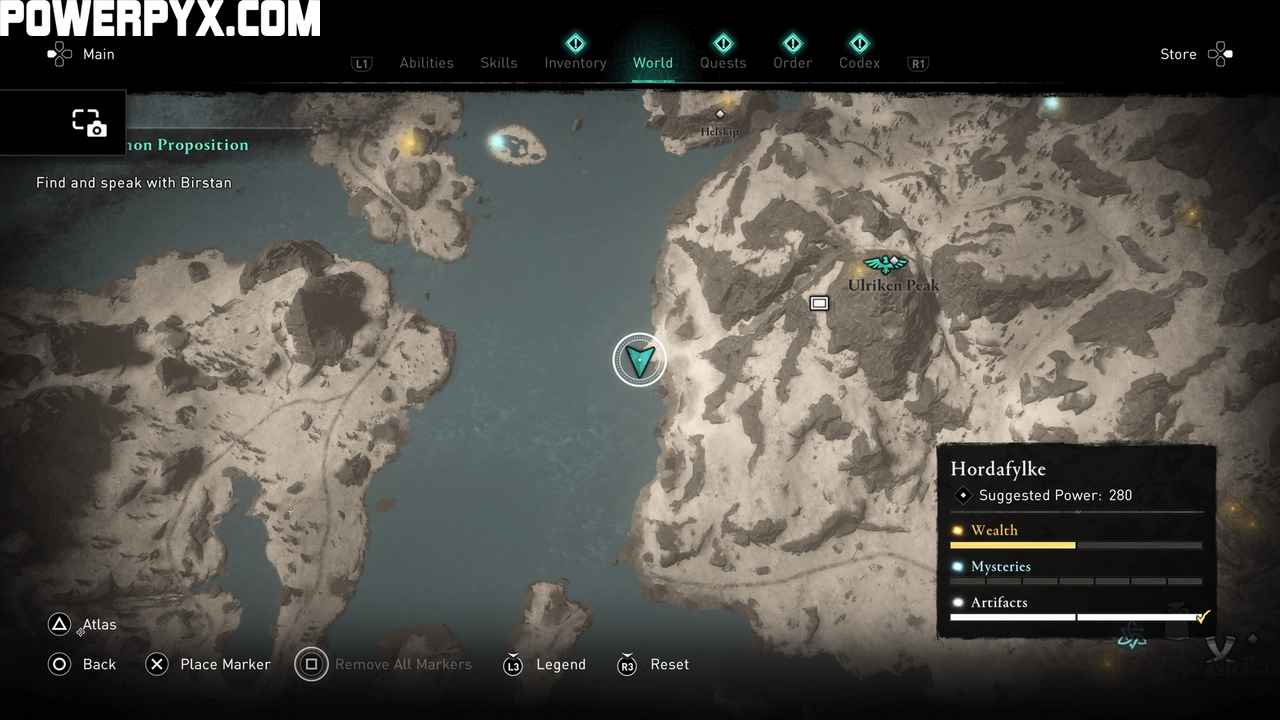The height and width of the screenshot is (720, 1280).
Task: Switch to the Codex tab
Action: pos(859,63)
